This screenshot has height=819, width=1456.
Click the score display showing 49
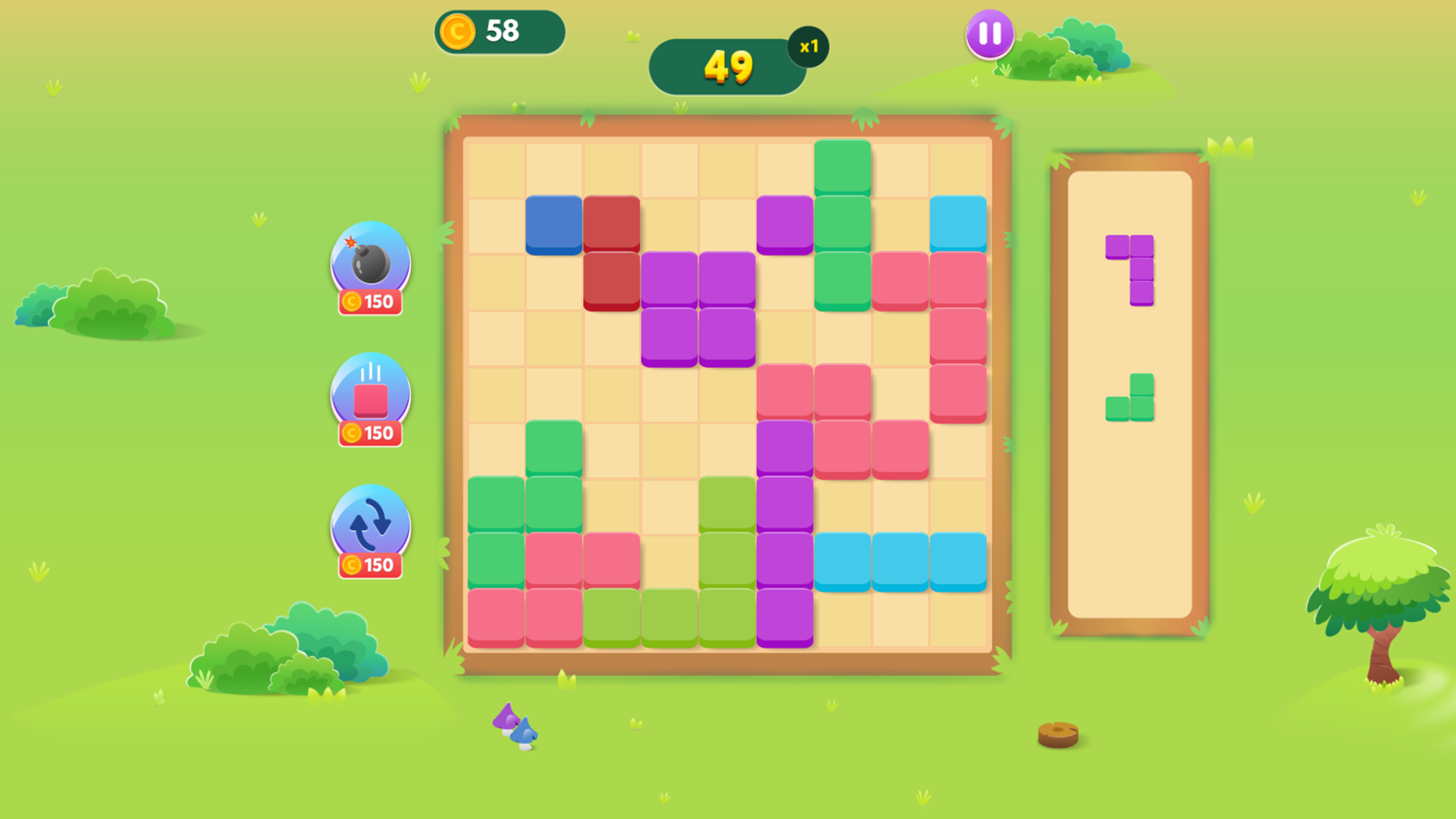(728, 68)
